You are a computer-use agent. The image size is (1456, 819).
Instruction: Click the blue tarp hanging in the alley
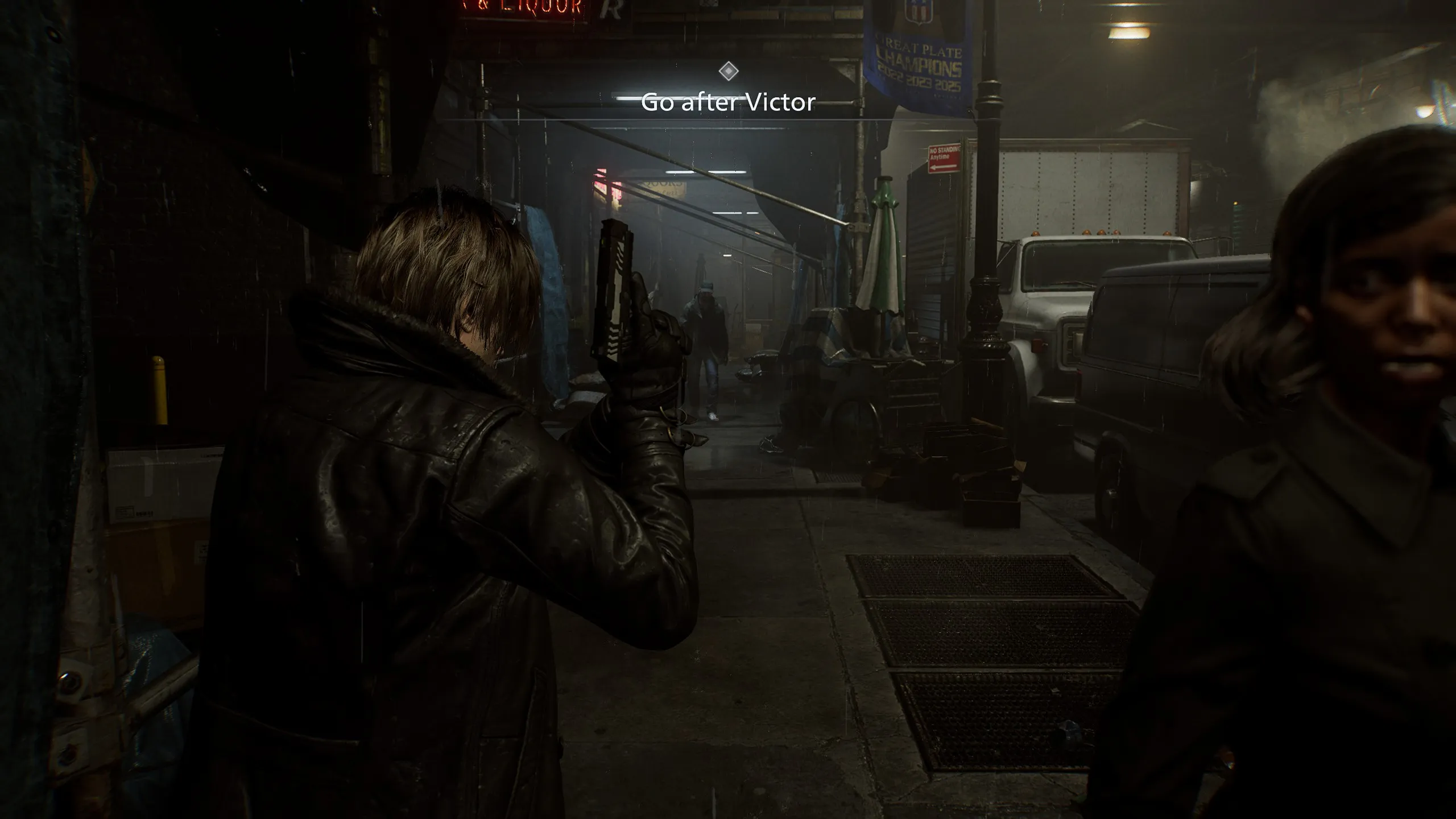[x=549, y=284]
